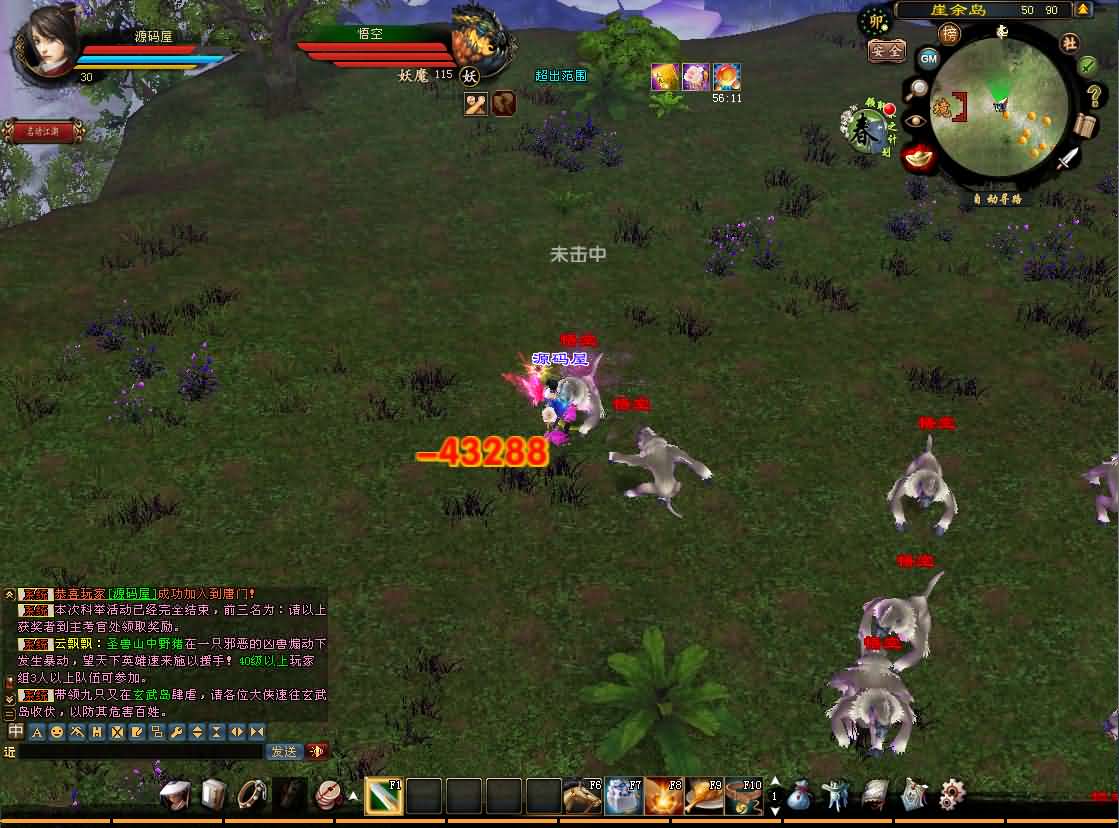Click the magnifying glass icon beside minimap
This screenshot has height=828, width=1119.
(x=915, y=89)
